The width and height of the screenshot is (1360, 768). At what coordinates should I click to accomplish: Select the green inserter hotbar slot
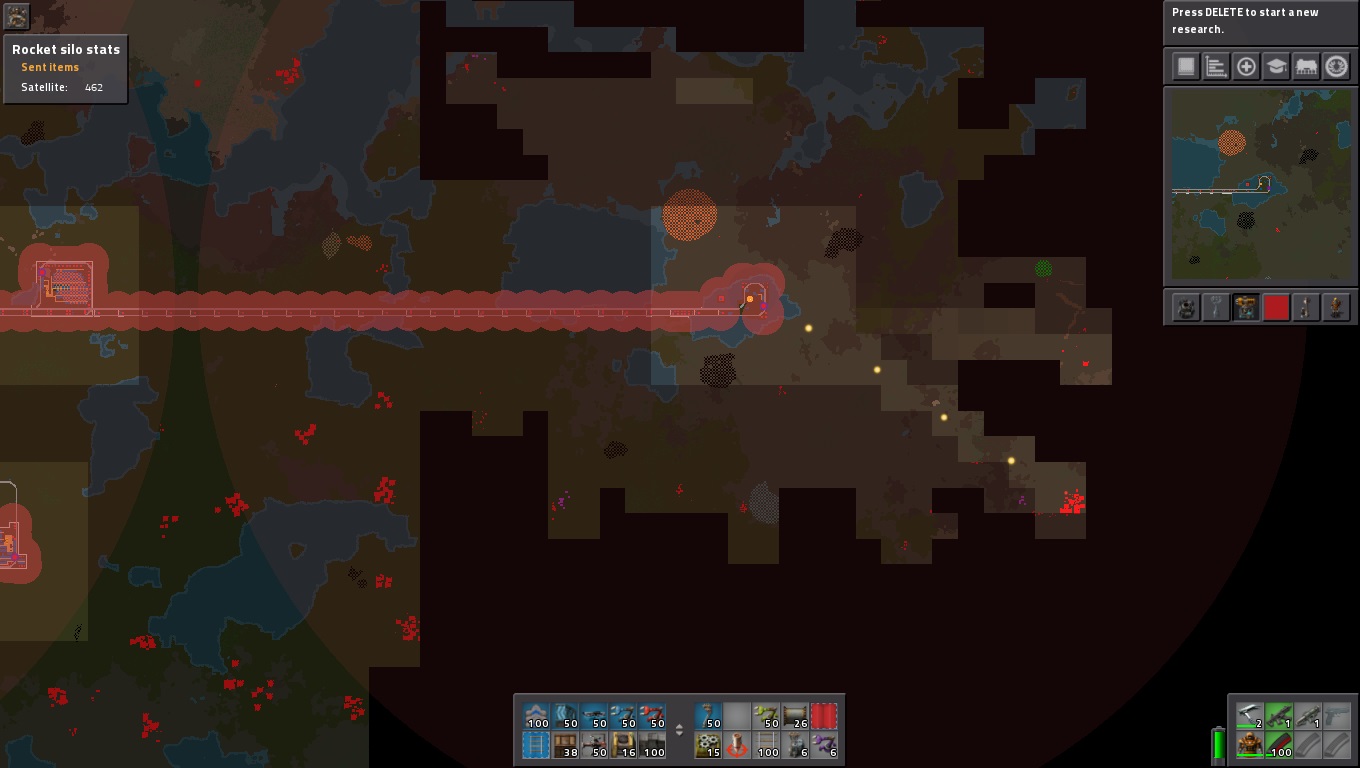coord(766,716)
